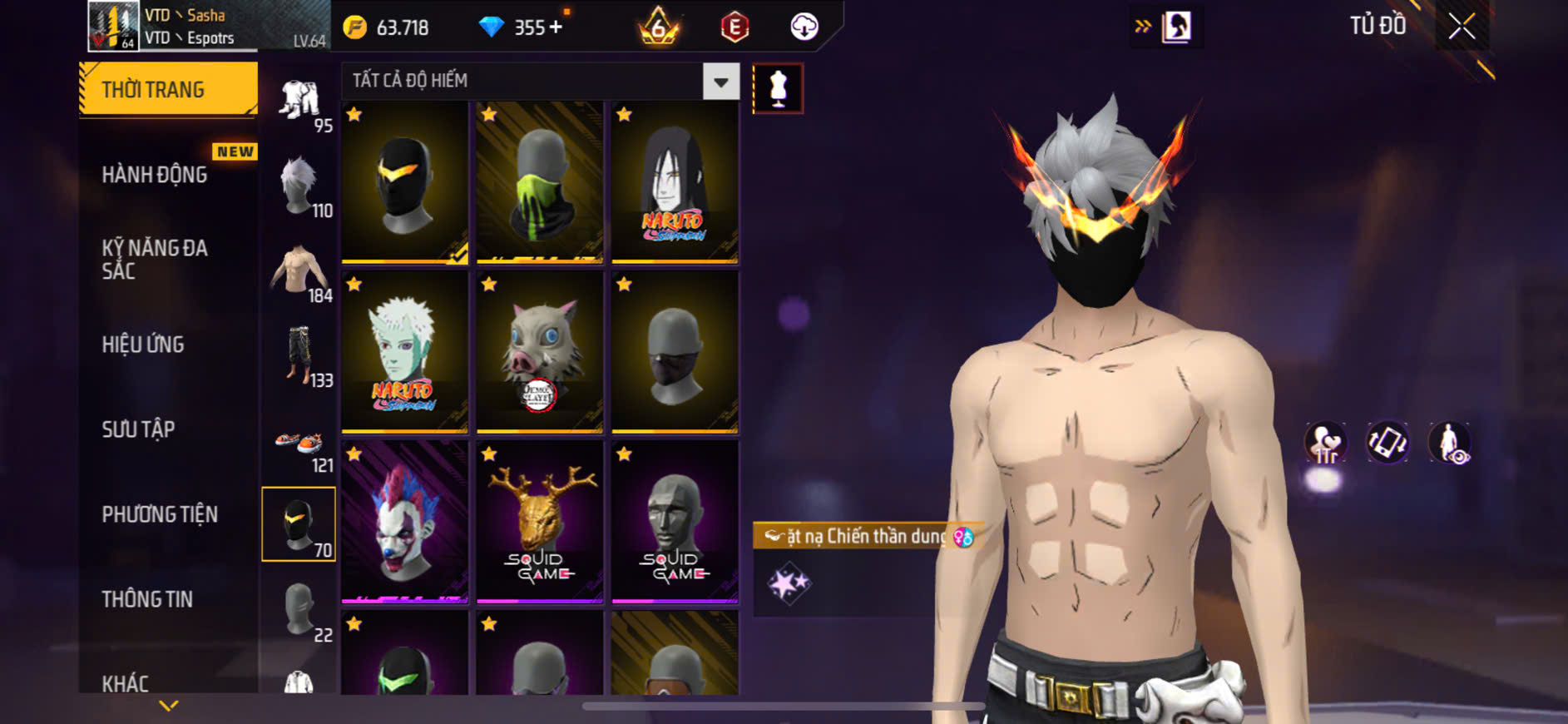The width and height of the screenshot is (1568, 724).
Task: Open the Hiệu Ứng section
Action: click(x=143, y=345)
